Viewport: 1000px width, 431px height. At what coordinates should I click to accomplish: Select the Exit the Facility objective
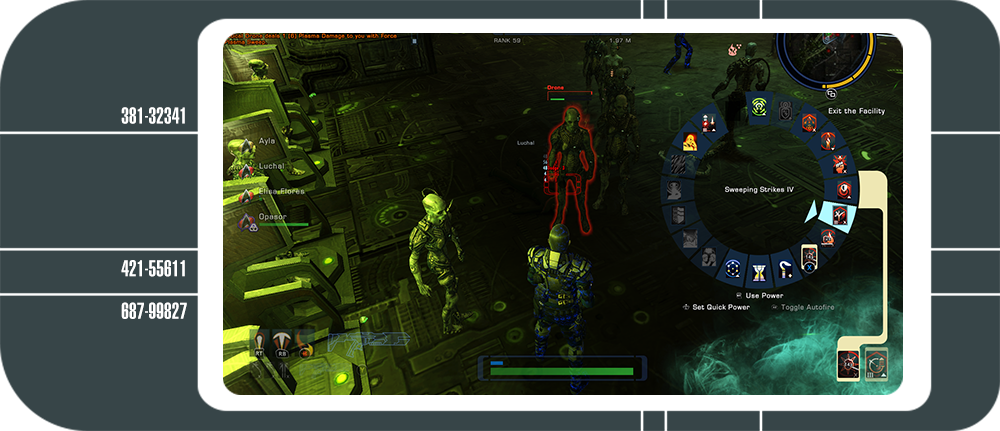(856, 111)
